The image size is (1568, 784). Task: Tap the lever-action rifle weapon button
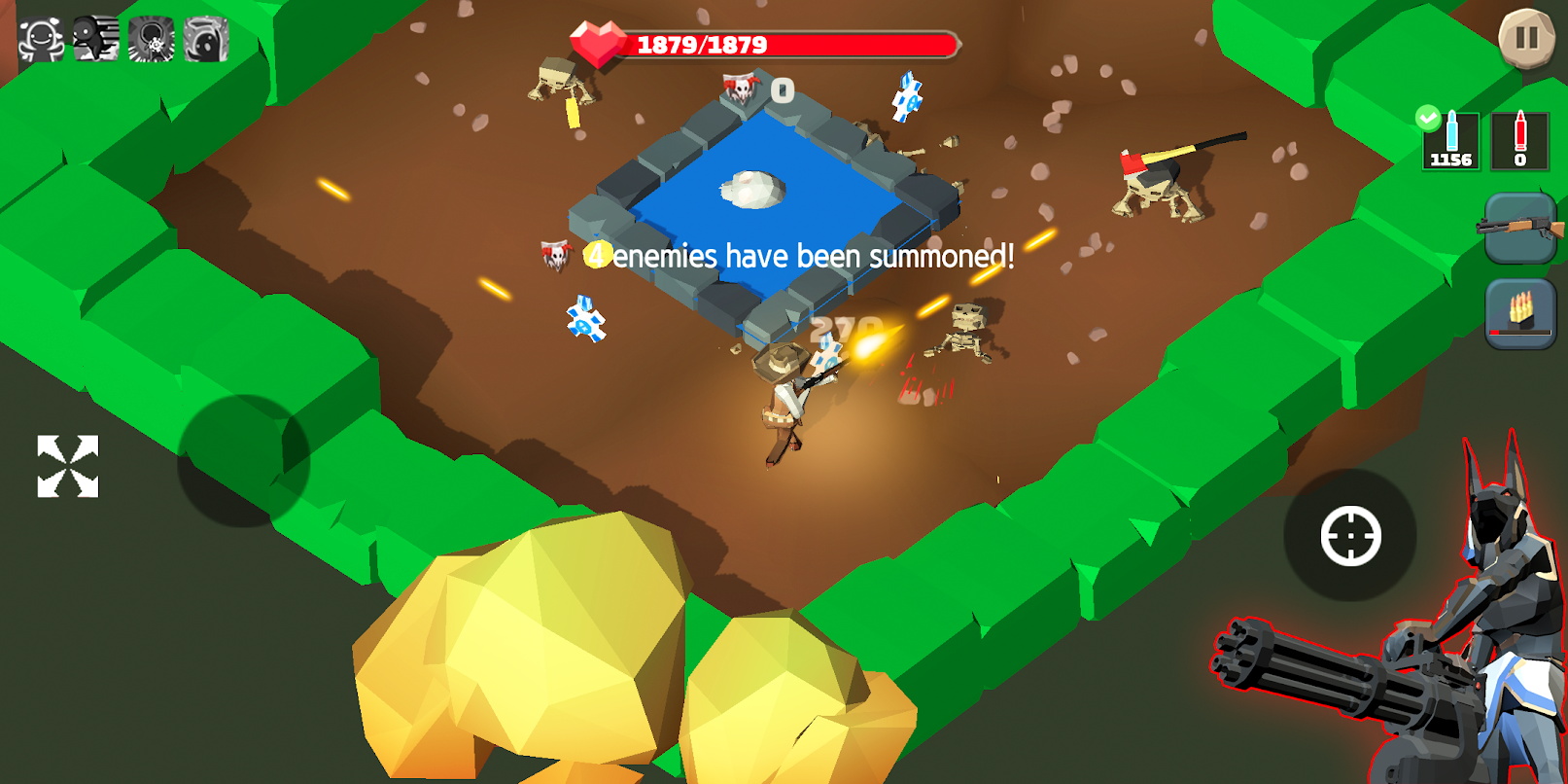pos(1520,228)
